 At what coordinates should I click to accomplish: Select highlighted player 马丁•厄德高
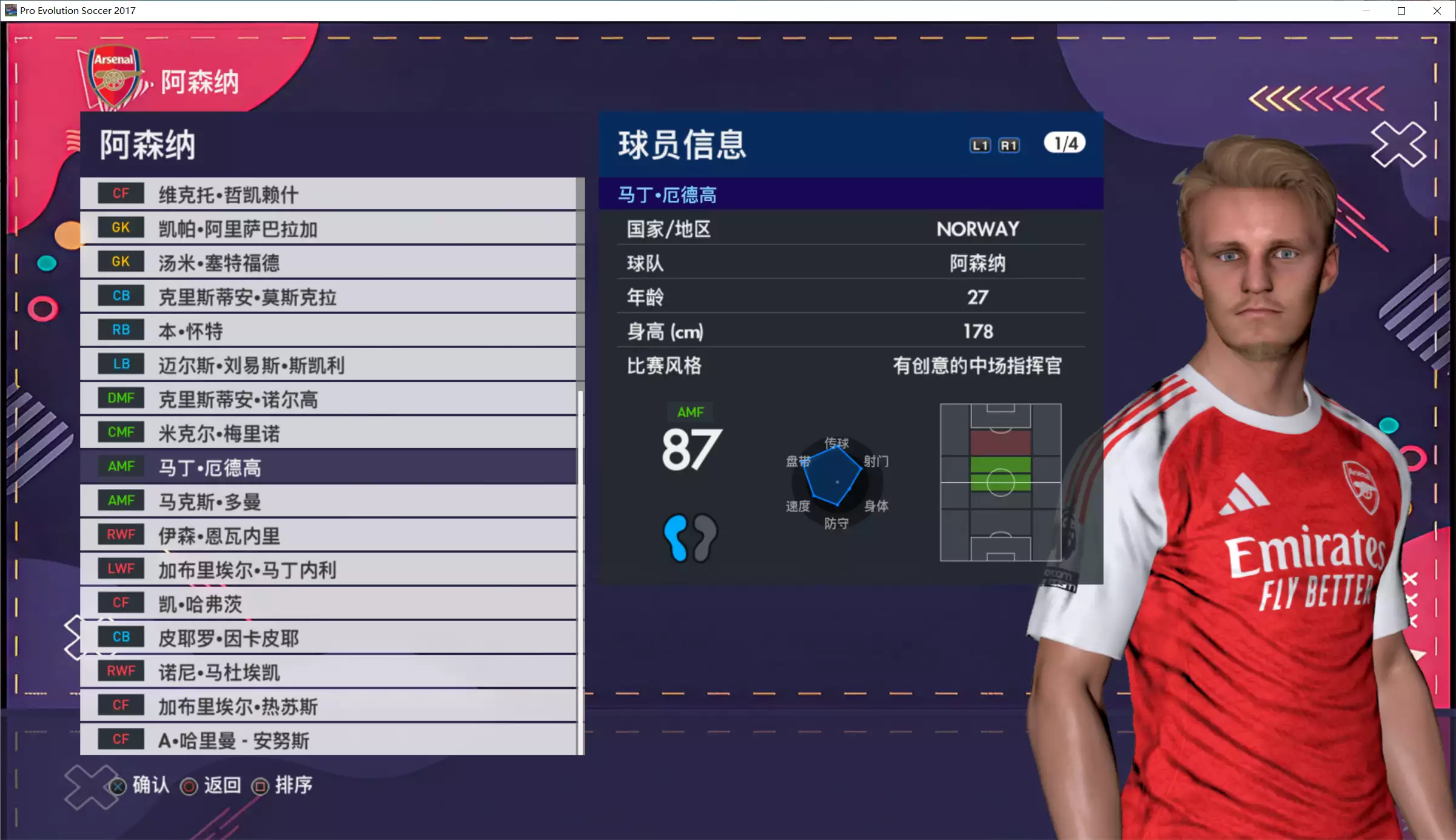[327, 467]
